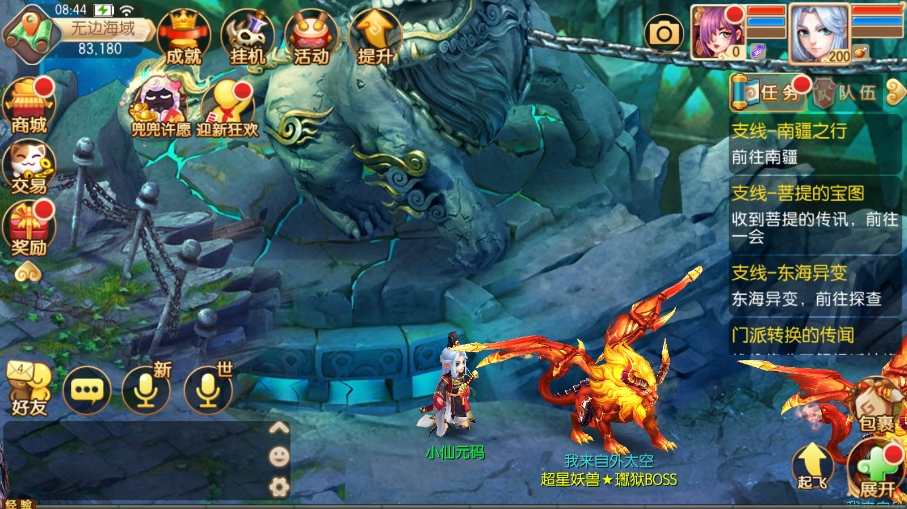This screenshot has width=907, height=509.
Task: Open the 成就 achievements menu
Action: click(182, 38)
